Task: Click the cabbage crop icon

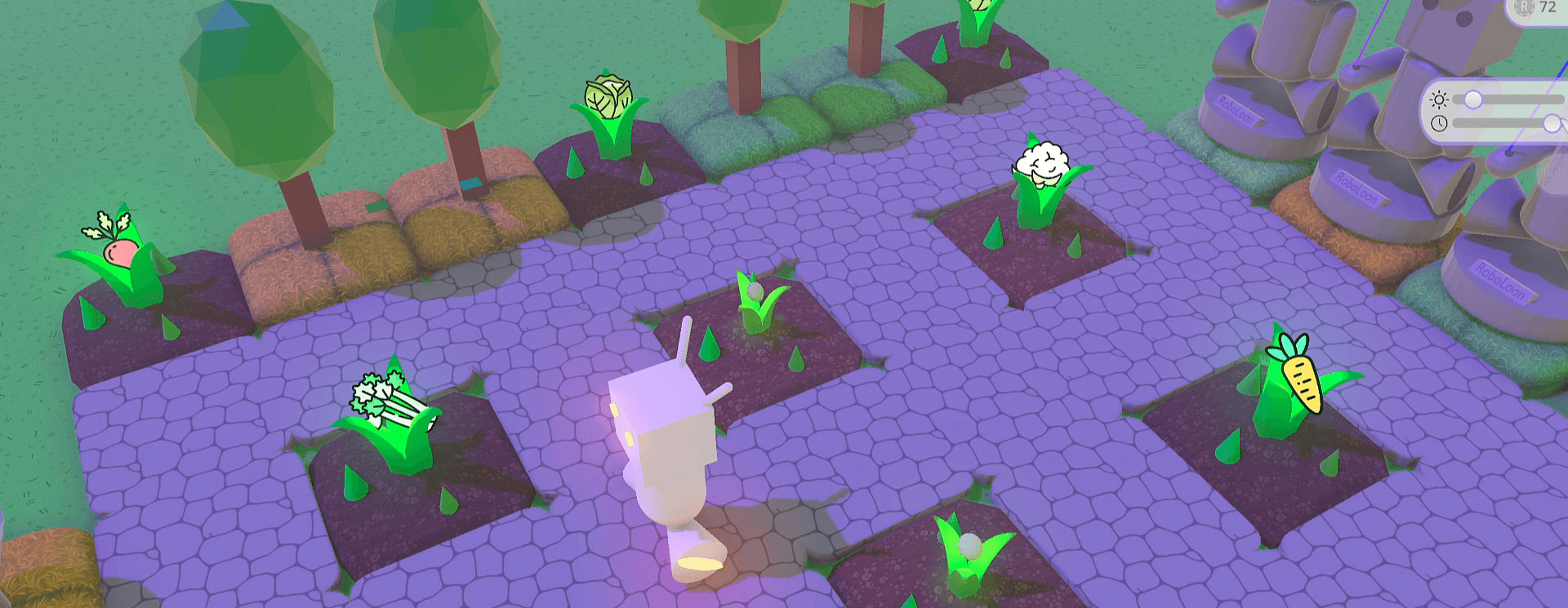Action: [x=606, y=98]
